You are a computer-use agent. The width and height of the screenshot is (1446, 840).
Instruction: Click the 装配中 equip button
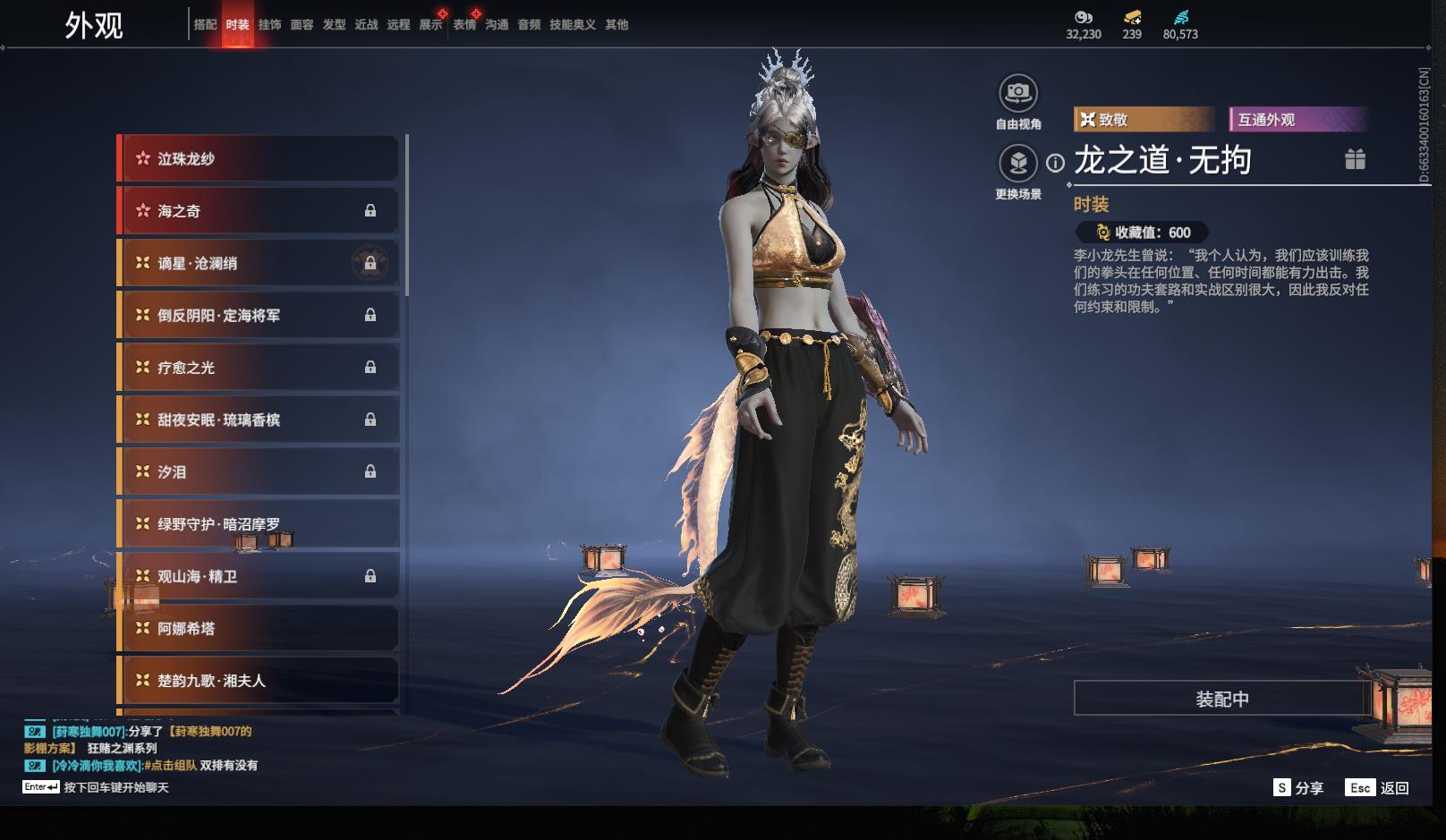(1221, 699)
